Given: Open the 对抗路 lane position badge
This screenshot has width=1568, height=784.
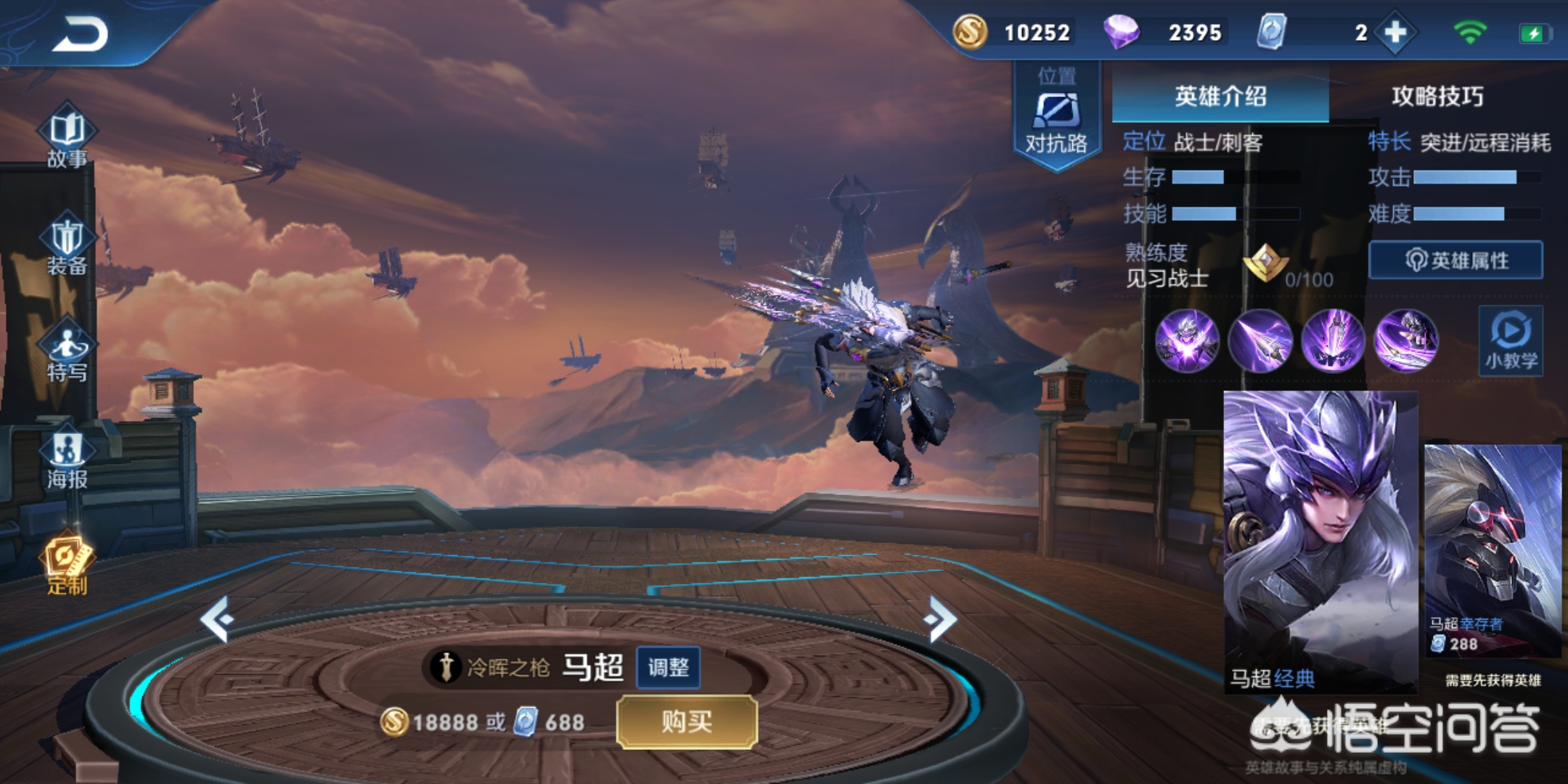Looking at the screenshot, I should click(1056, 116).
